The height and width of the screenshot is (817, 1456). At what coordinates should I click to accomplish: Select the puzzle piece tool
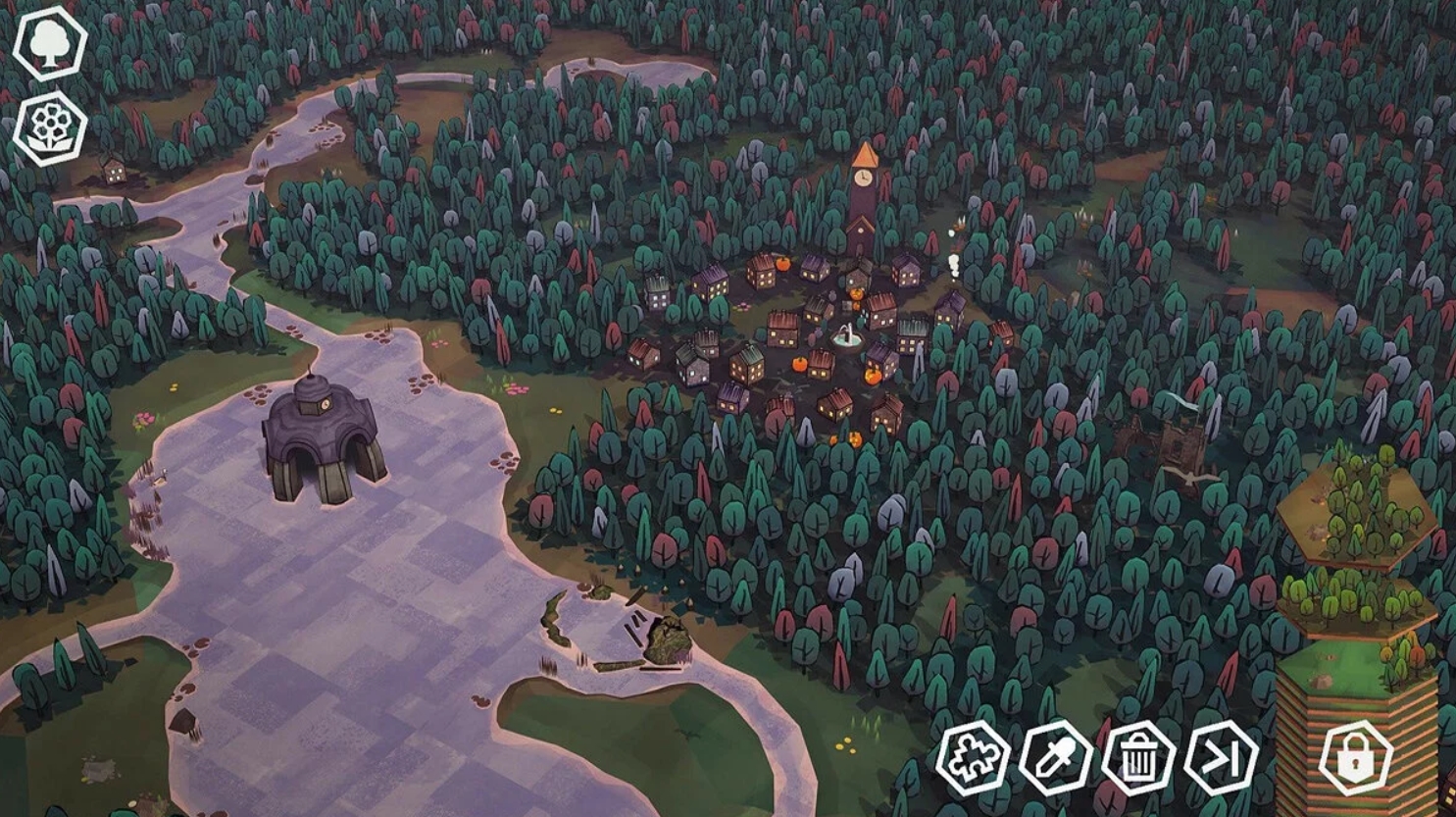click(973, 757)
